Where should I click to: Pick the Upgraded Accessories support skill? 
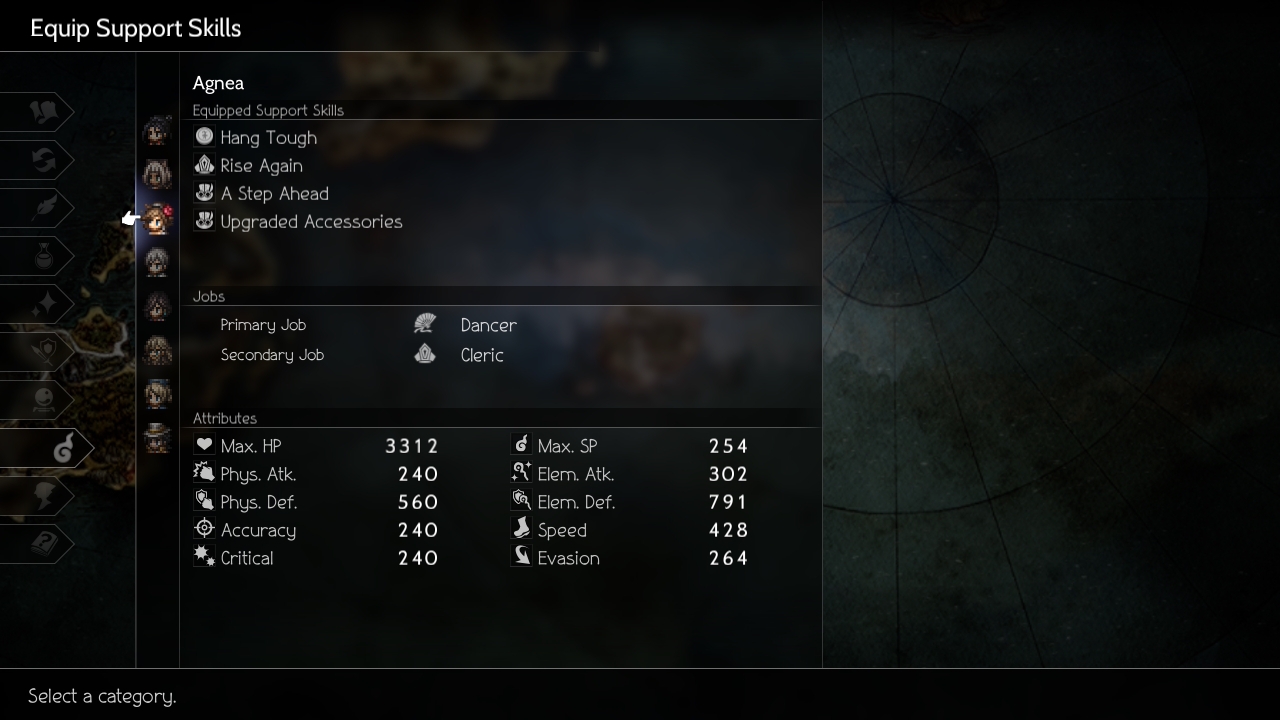310,222
